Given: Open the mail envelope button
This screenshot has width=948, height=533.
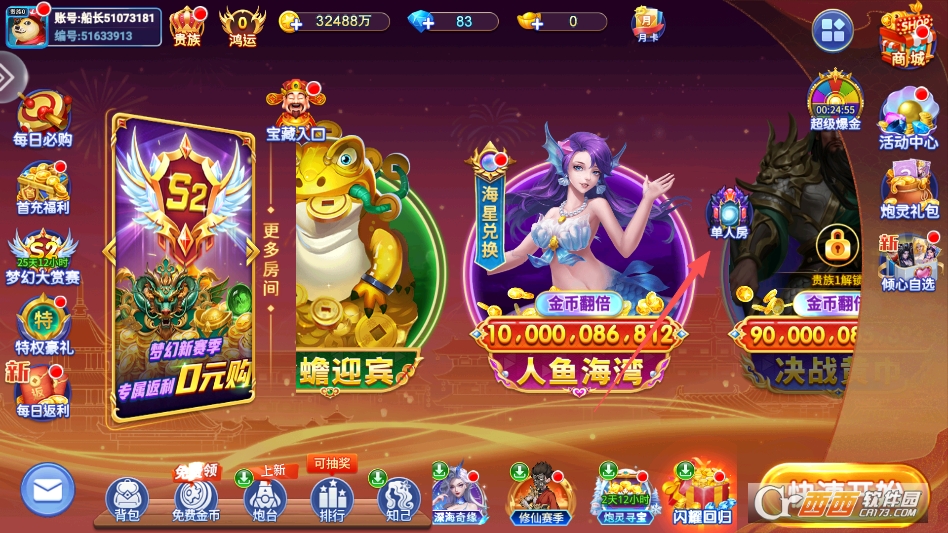Looking at the screenshot, I should tap(48, 490).
